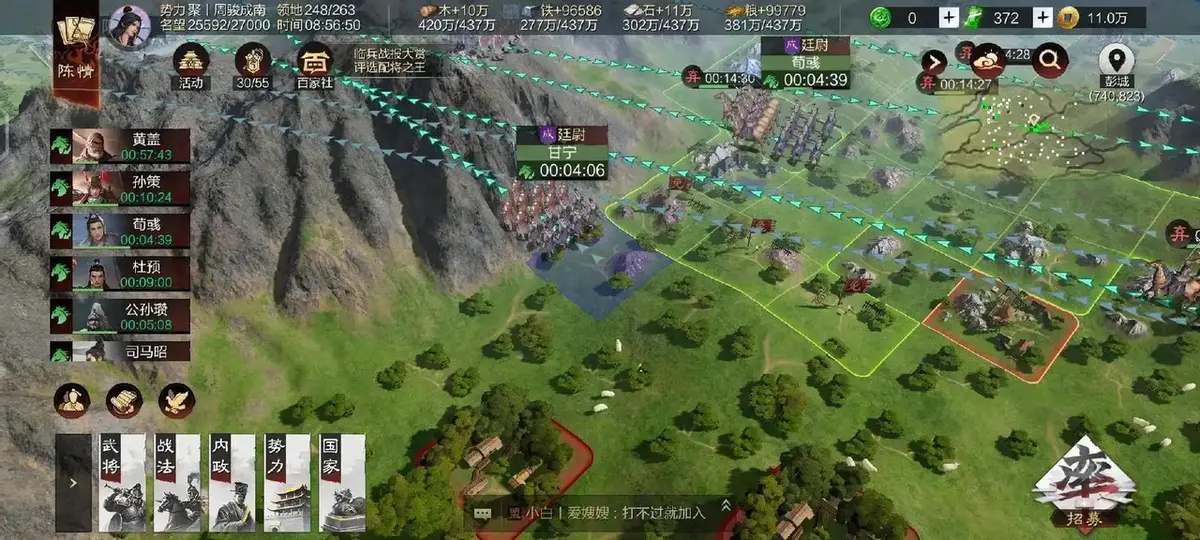Add jade using the first plus button
The image size is (1200, 540).
click(x=949, y=17)
